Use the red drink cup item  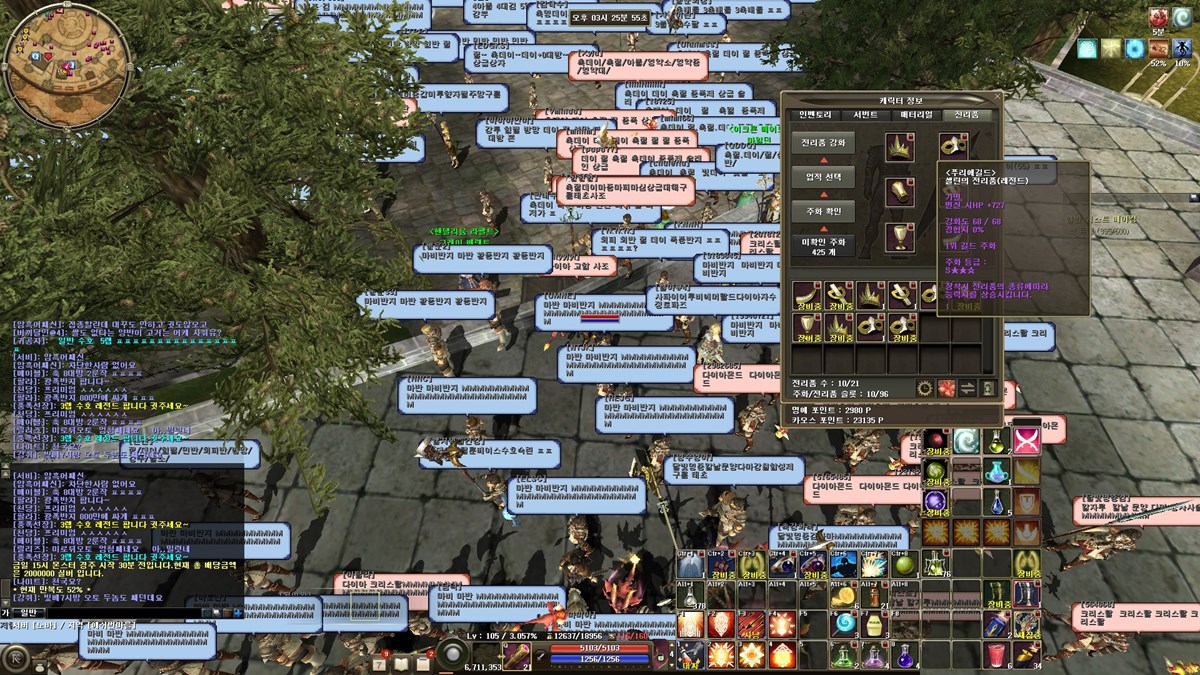pos(996,655)
